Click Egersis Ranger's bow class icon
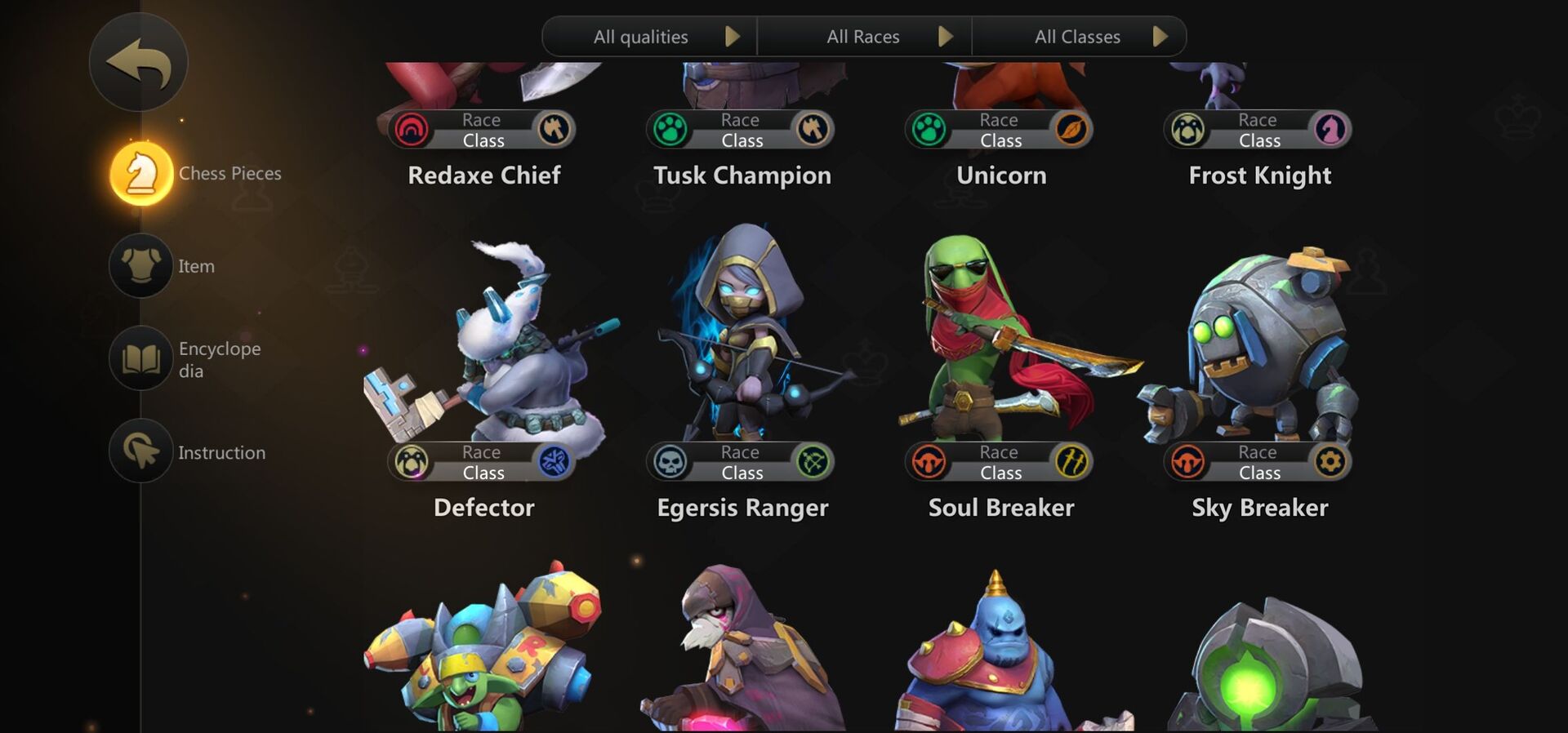The image size is (1568, 733). 814,462
